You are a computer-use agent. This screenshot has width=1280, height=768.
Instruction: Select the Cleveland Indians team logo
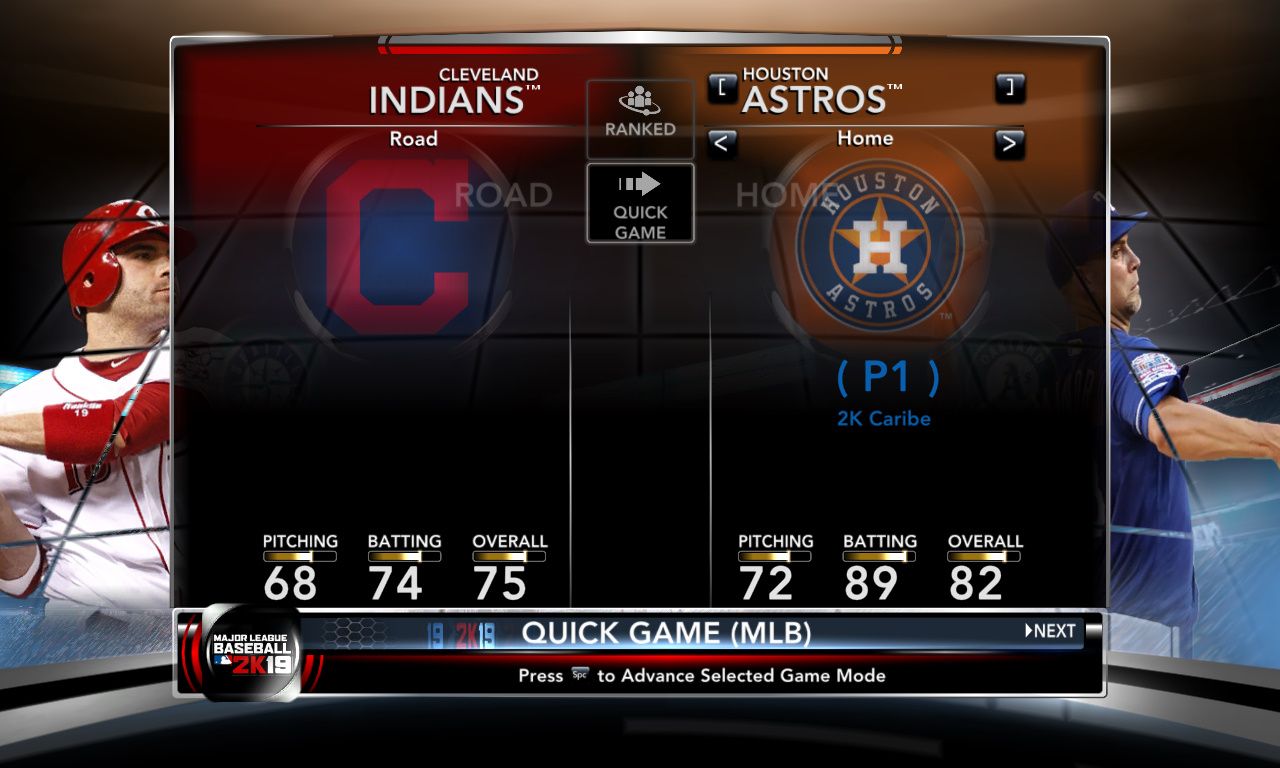pyautogui.click(x=400, y=245)
